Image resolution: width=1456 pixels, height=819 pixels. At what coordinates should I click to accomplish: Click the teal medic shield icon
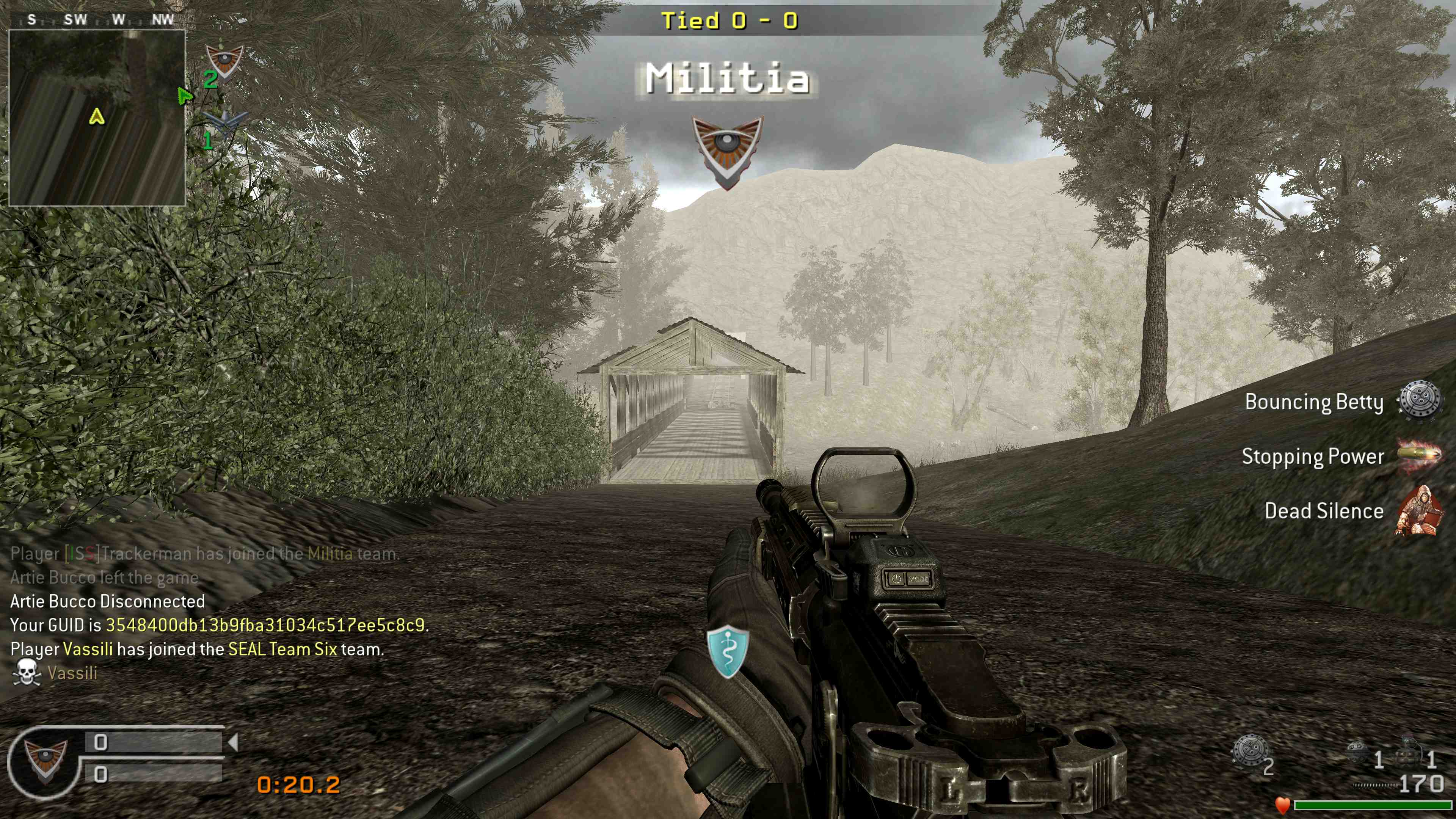coord(728,651)
